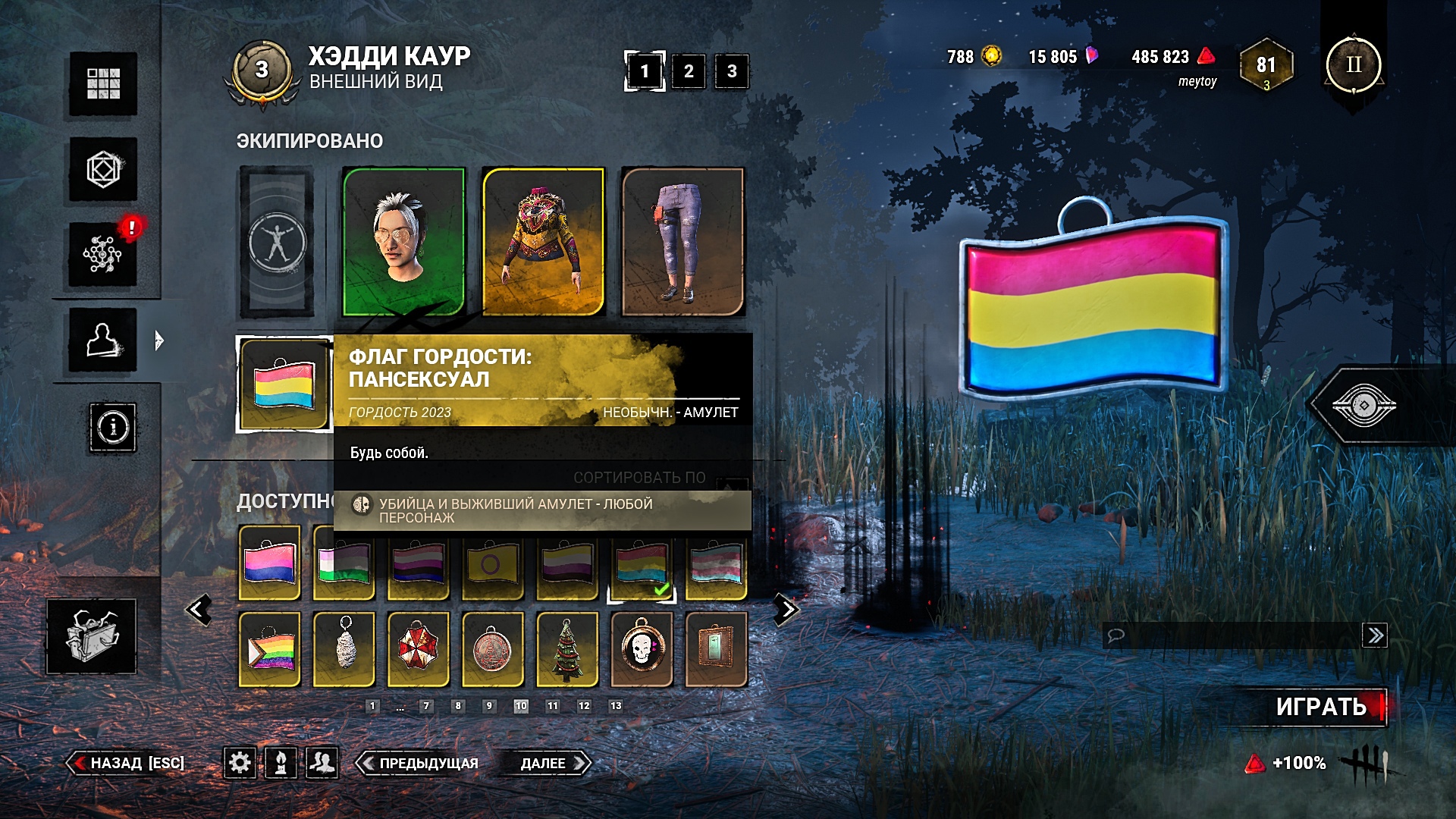Open the character info panel

click(113, 428)
